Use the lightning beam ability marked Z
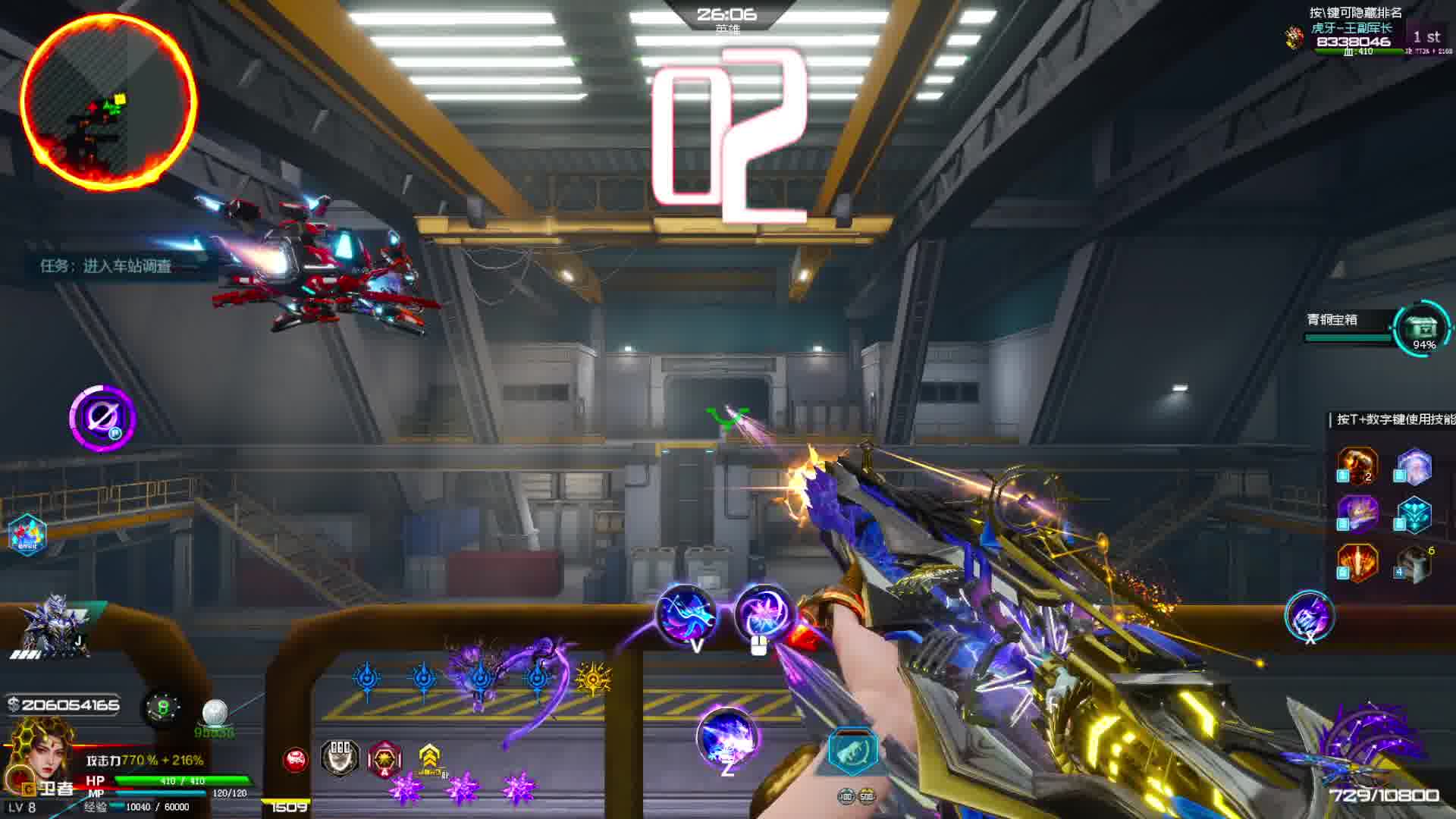 click(x=727, y=738)
